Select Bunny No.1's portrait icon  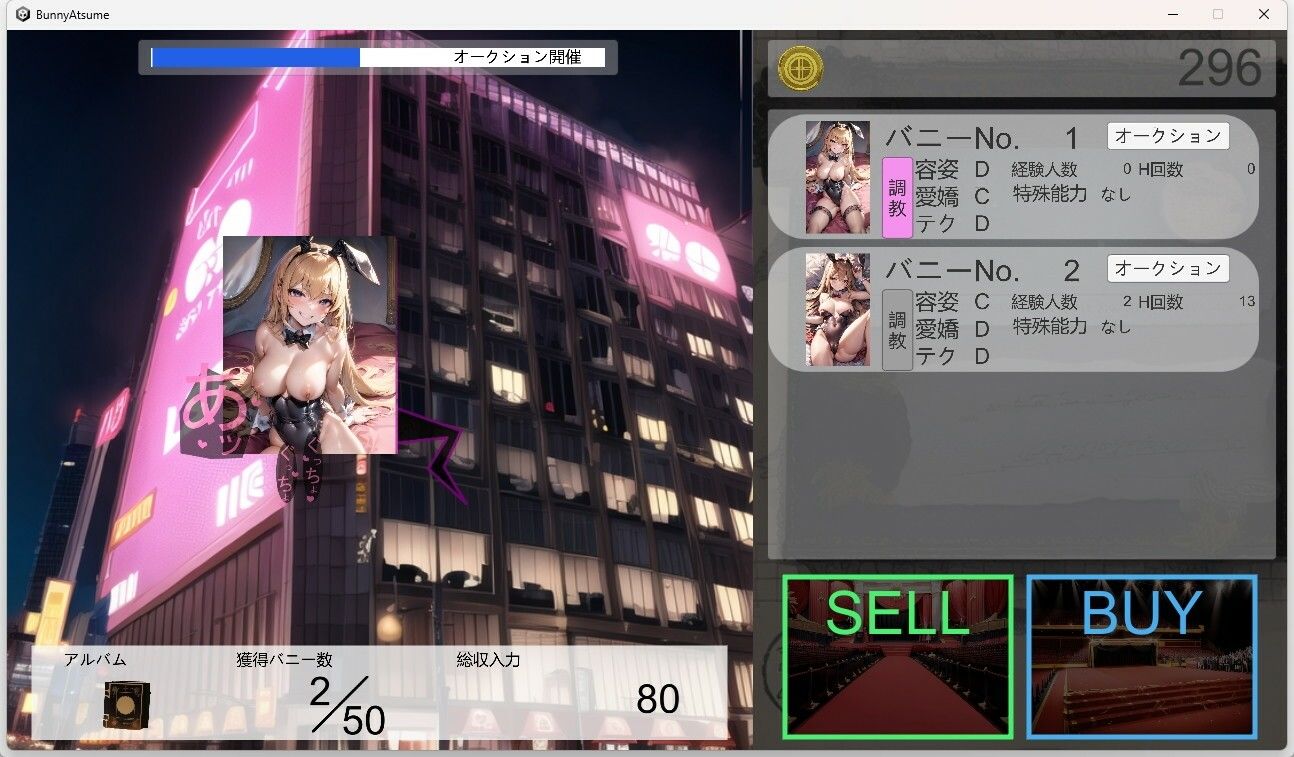(837, 176)
